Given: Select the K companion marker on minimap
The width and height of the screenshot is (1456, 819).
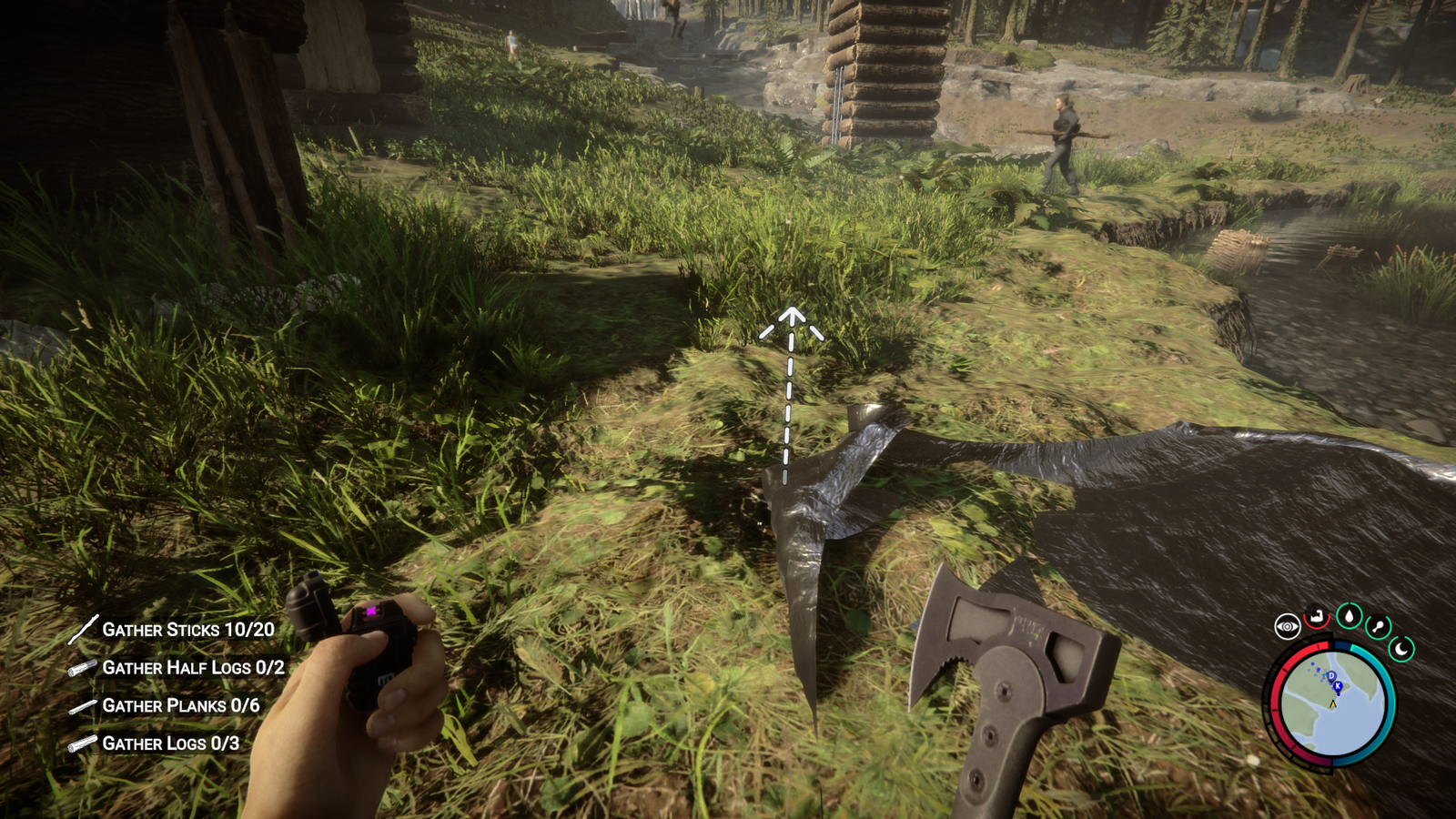Looking at the screenshot, I should point(1338,686).
